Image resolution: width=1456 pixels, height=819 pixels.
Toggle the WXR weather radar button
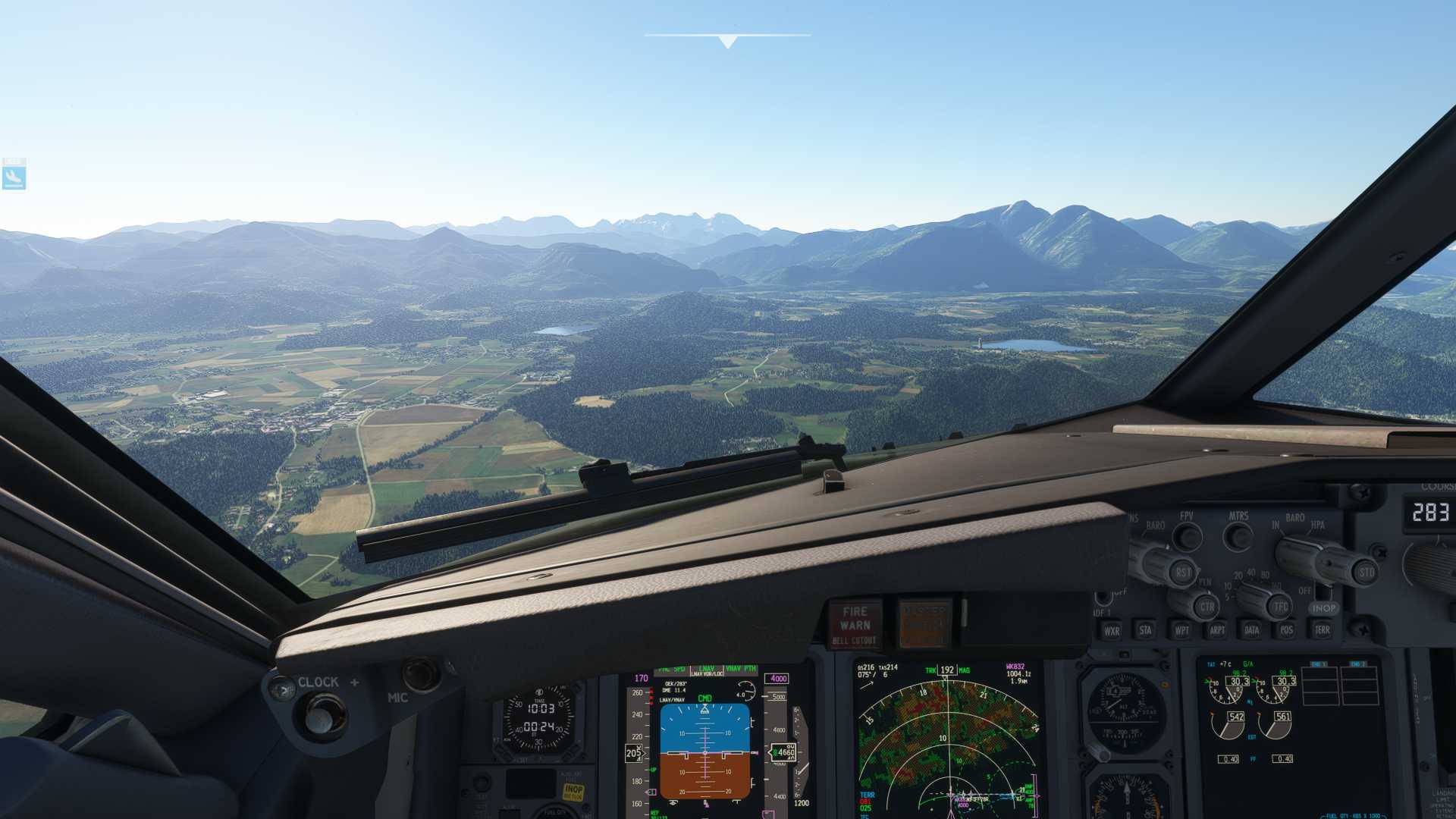click(x=1112, y=630)
